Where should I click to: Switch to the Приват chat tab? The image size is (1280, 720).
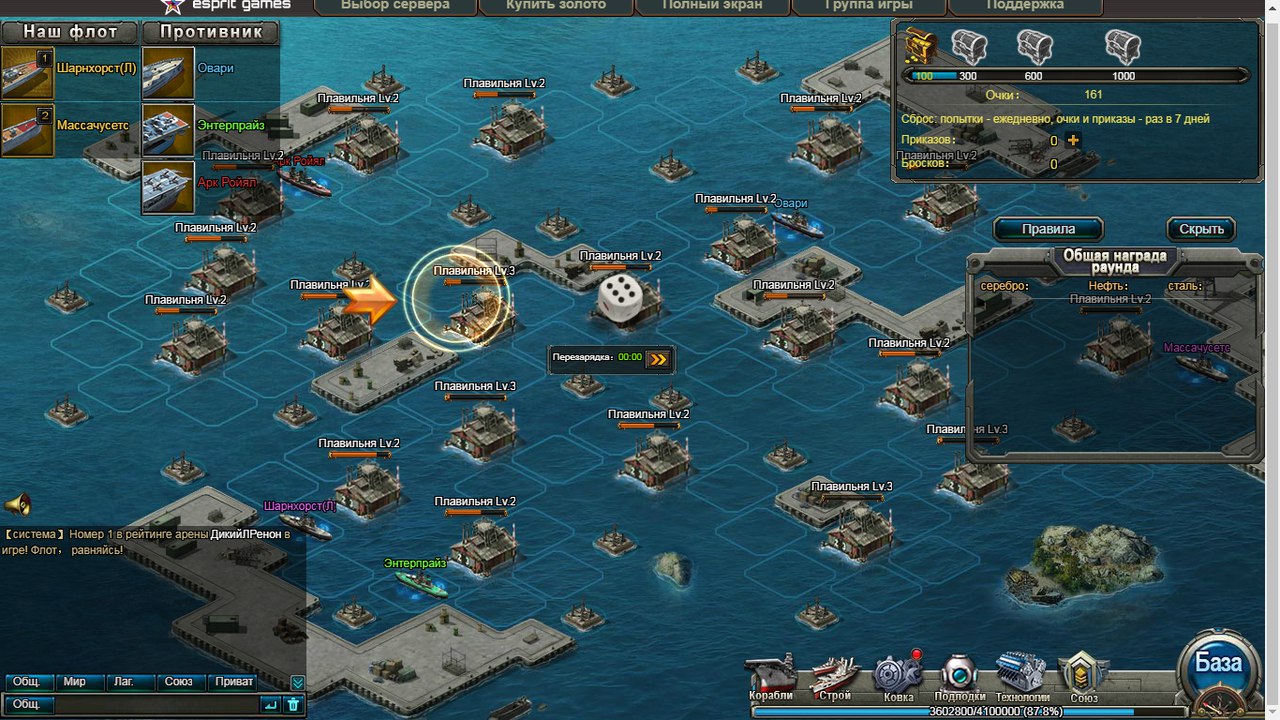click(234, 682)
